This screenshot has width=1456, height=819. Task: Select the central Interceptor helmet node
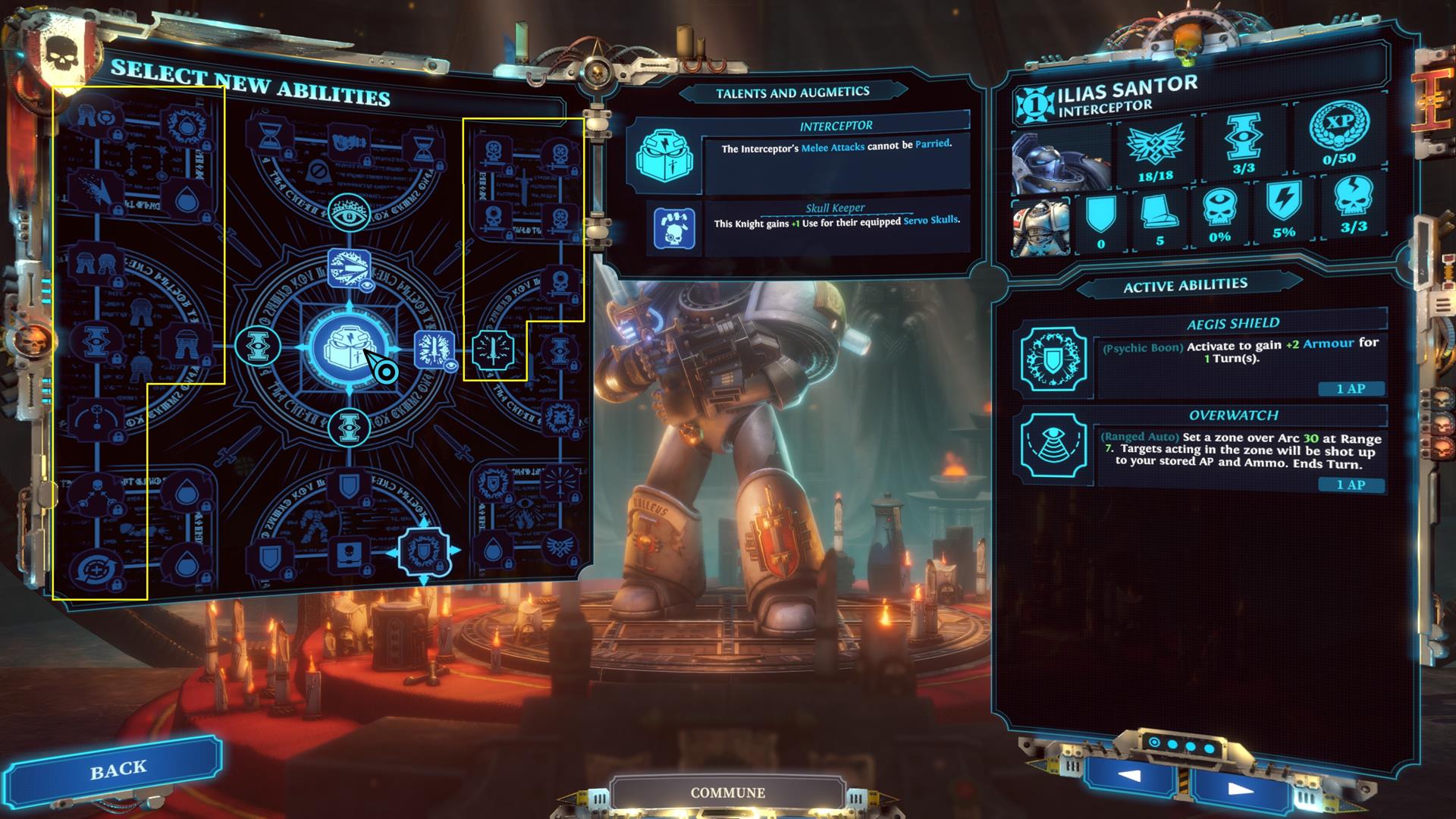tap(349, 347)
